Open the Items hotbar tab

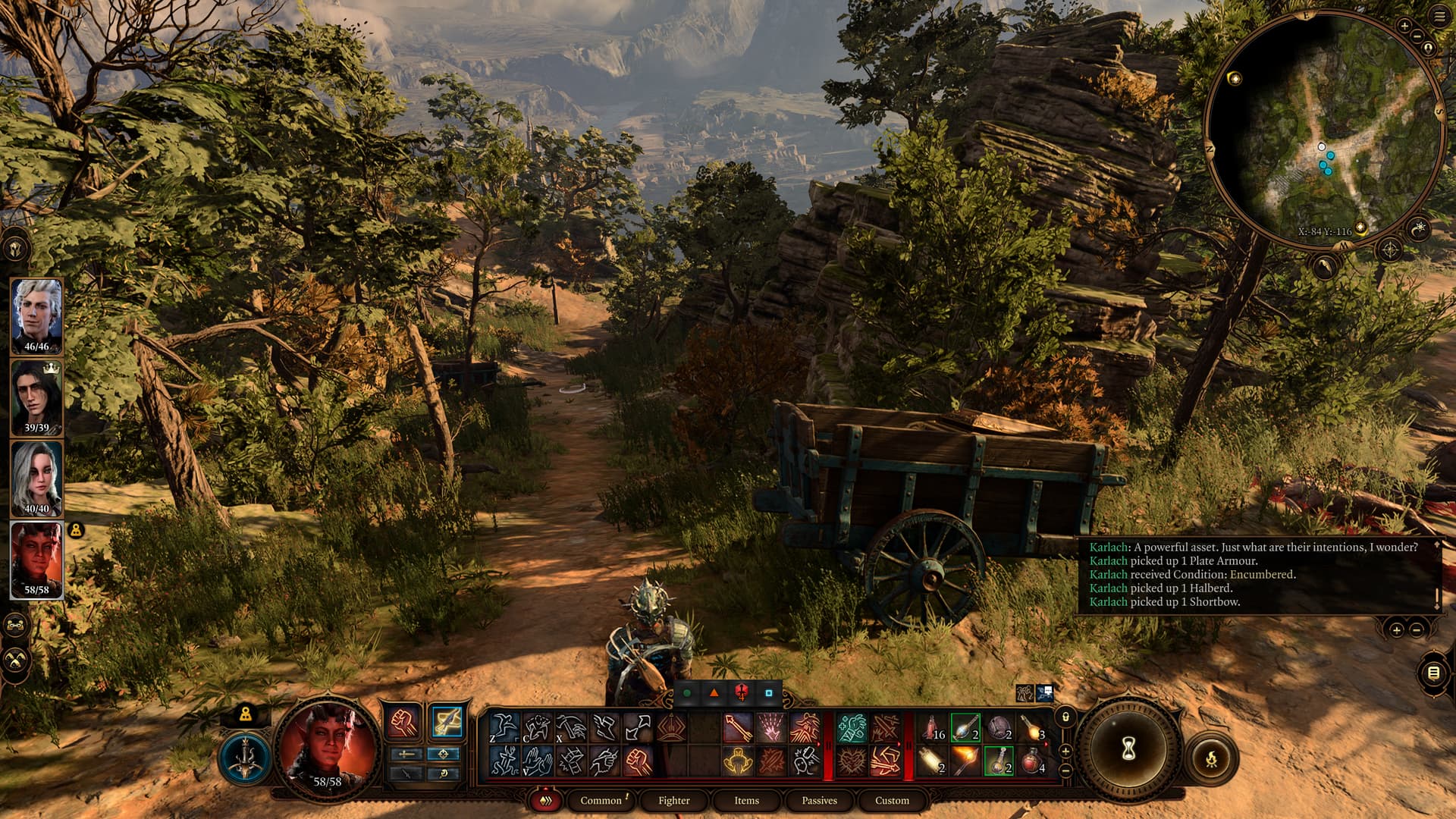tap(746, 800)
